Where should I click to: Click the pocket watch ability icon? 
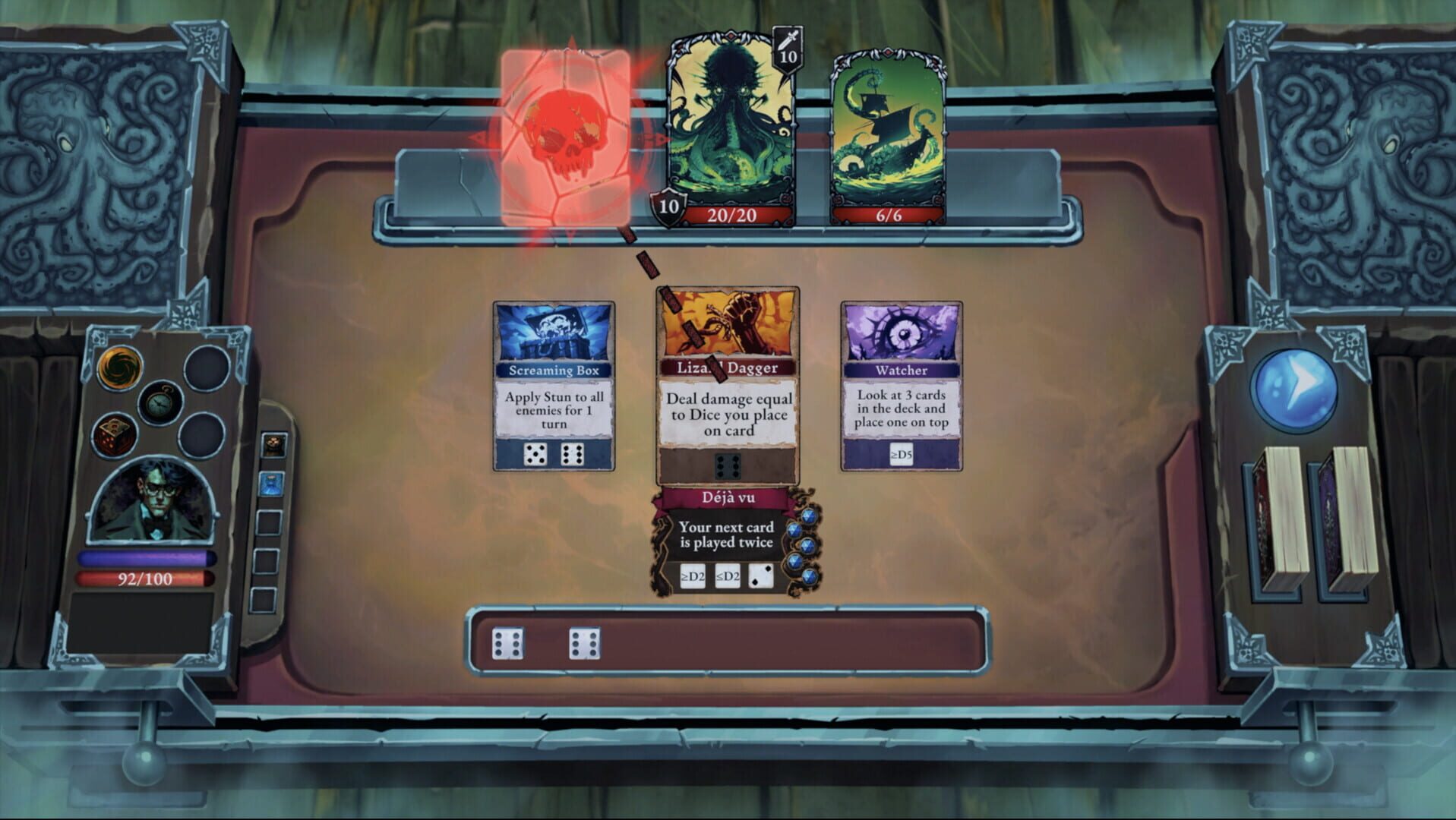[x=159, y=404]
